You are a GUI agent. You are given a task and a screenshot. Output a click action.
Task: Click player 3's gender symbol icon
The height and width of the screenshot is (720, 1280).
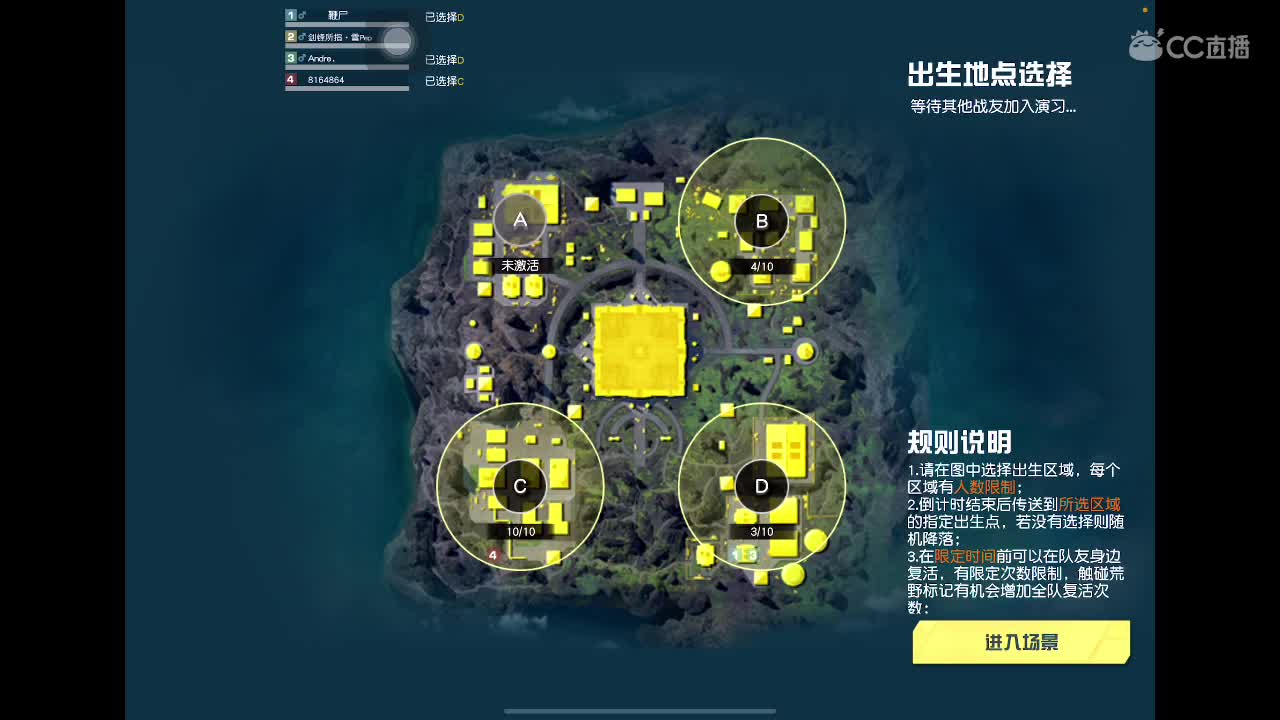click(301, 58)
